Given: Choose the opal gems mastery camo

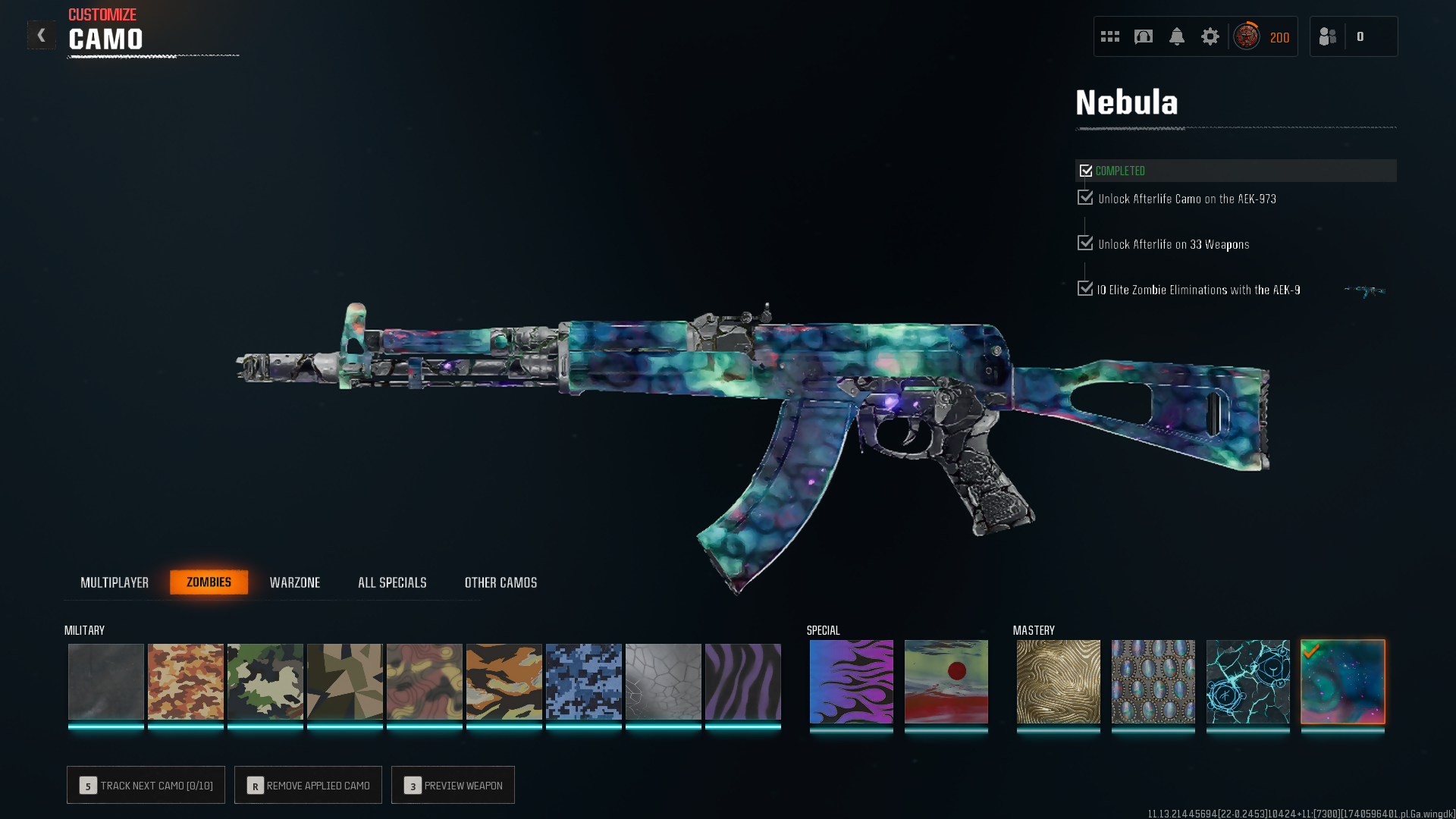Looking at the screenshot, I should [x=1153, y=681].
